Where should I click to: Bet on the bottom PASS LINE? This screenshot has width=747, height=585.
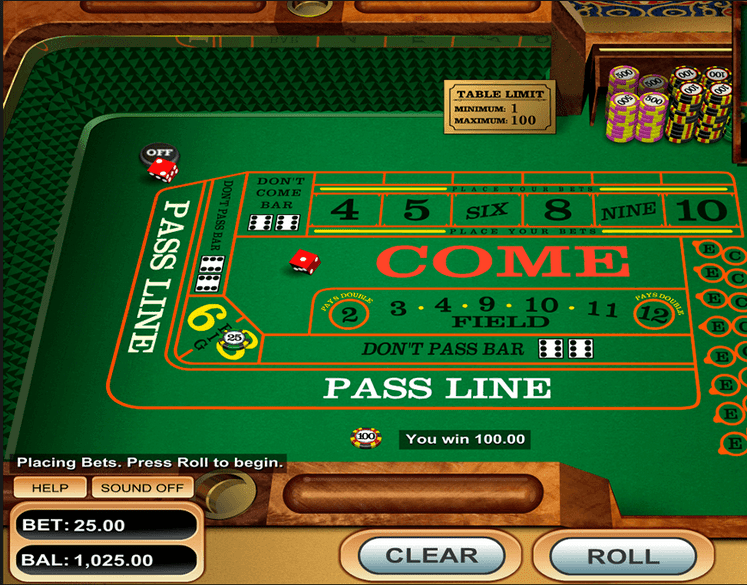[x=437, y=387]
